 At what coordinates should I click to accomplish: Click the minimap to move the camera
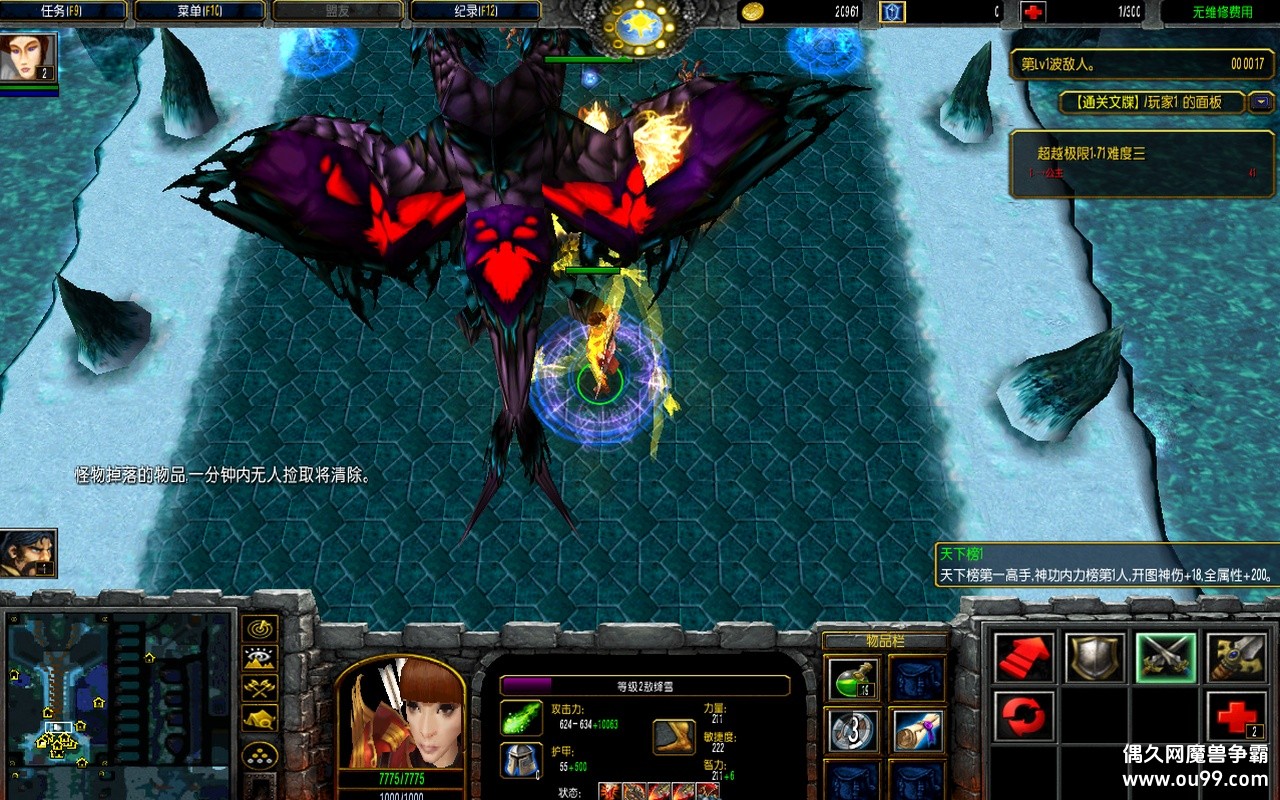[118, 690]
